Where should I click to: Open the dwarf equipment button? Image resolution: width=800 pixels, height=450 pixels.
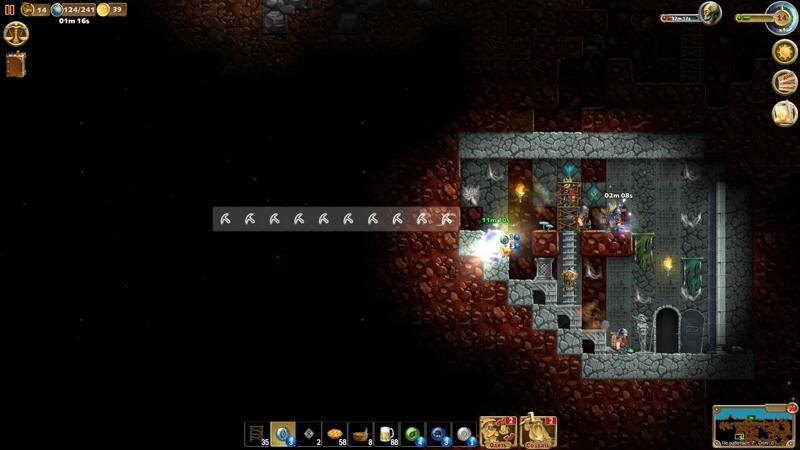pos(497,432)
